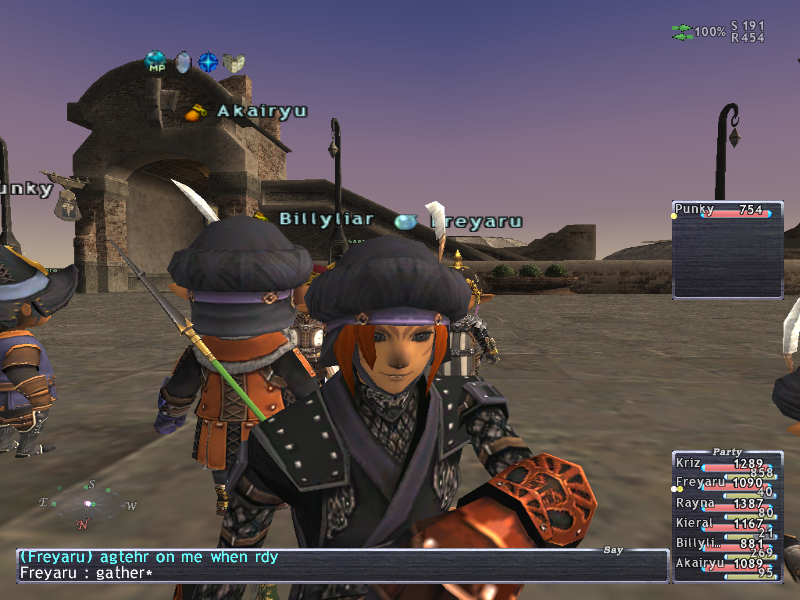Target the Billyliar name plate
The width and height of the screenshot is (800, 600).
[326, 219]
